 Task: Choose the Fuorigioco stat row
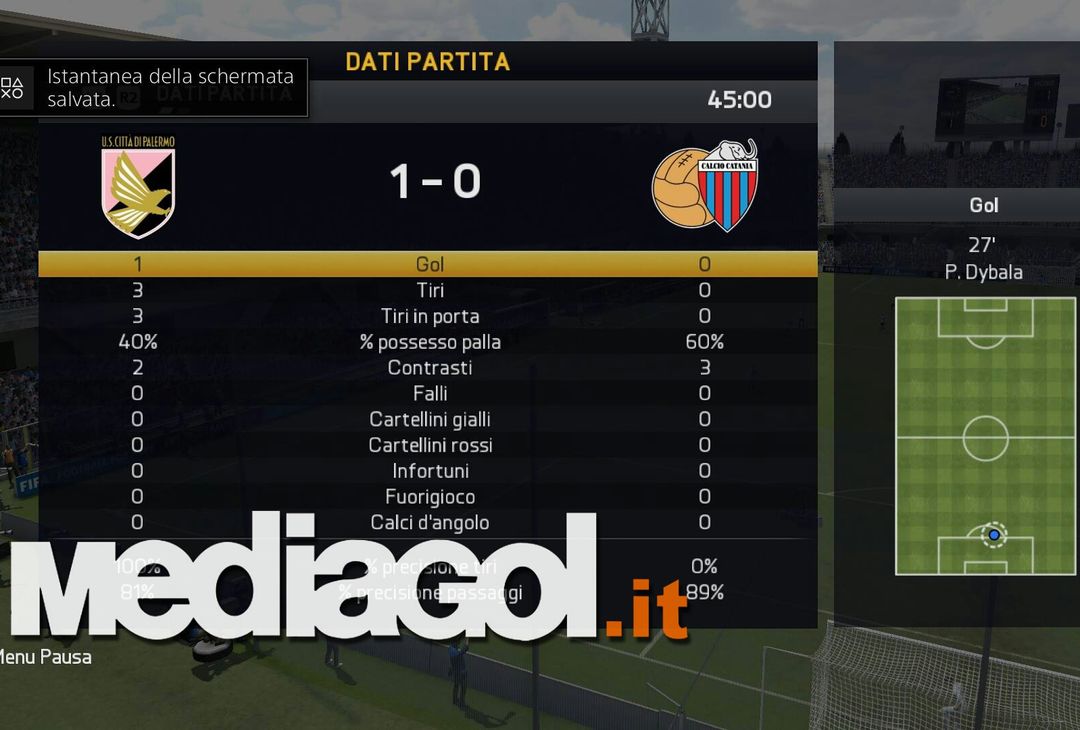[430, 497]
